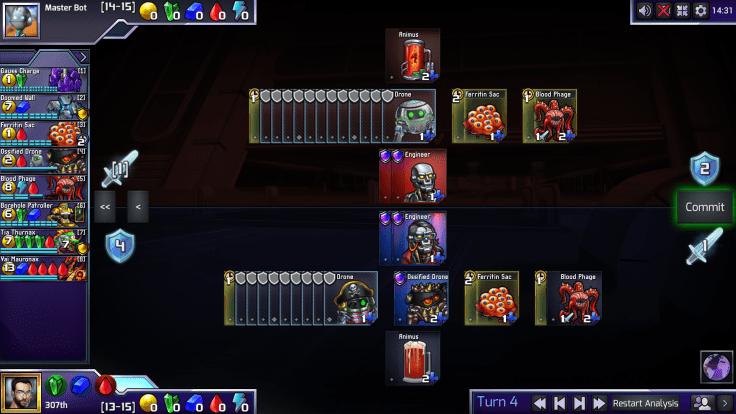Choose Tia Thurnax in the buy panel
736x414 pixels.
click(45, 240)
